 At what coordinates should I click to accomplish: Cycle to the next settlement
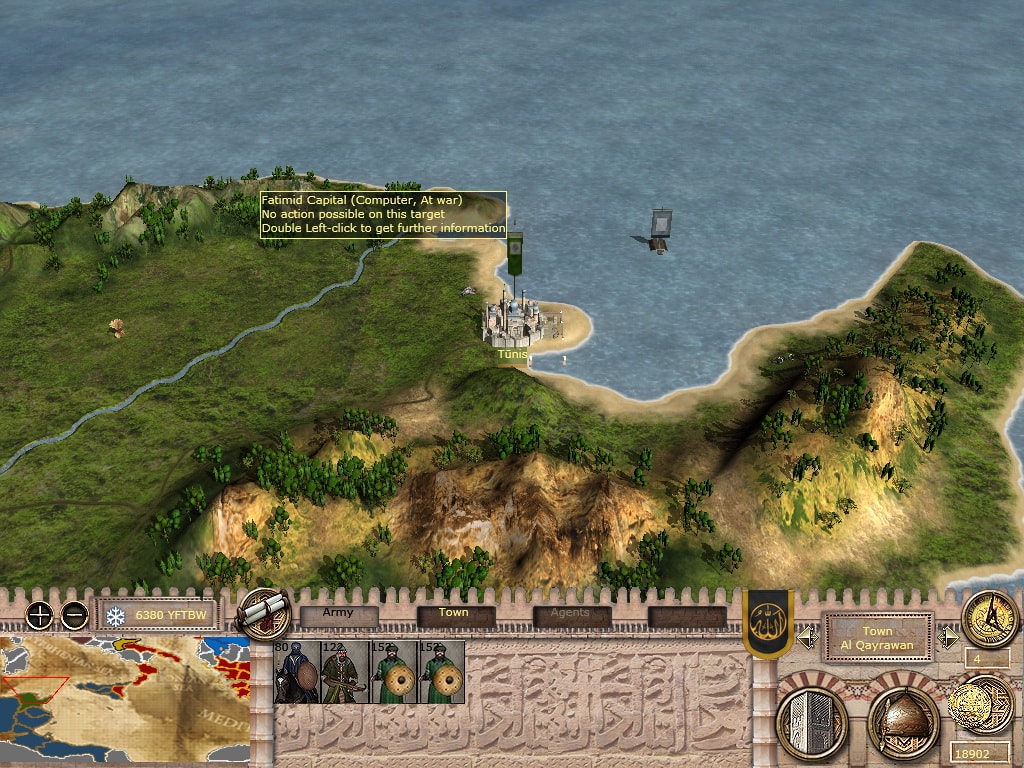947,636
